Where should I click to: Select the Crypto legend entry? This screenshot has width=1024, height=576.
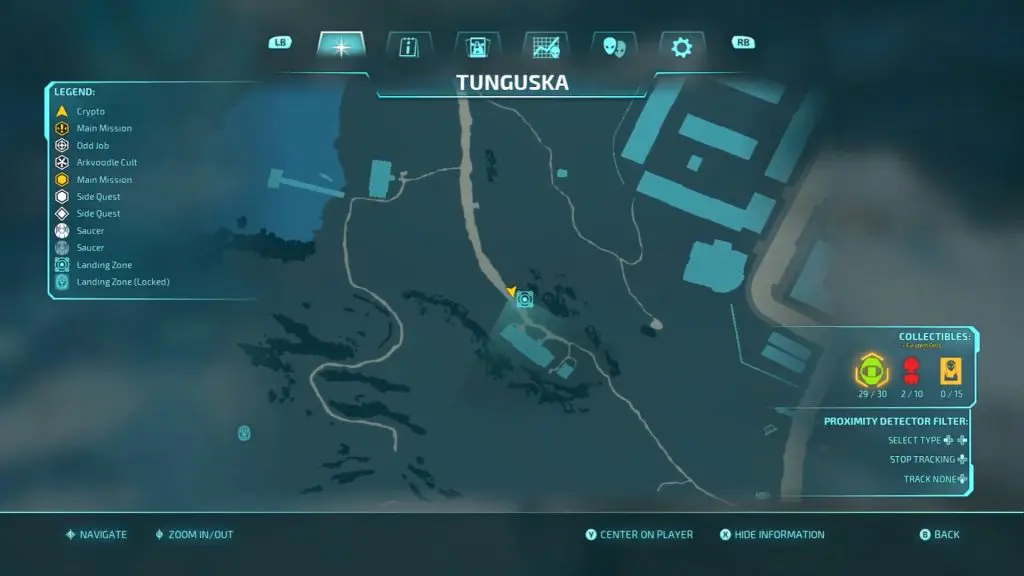(90, 111)
